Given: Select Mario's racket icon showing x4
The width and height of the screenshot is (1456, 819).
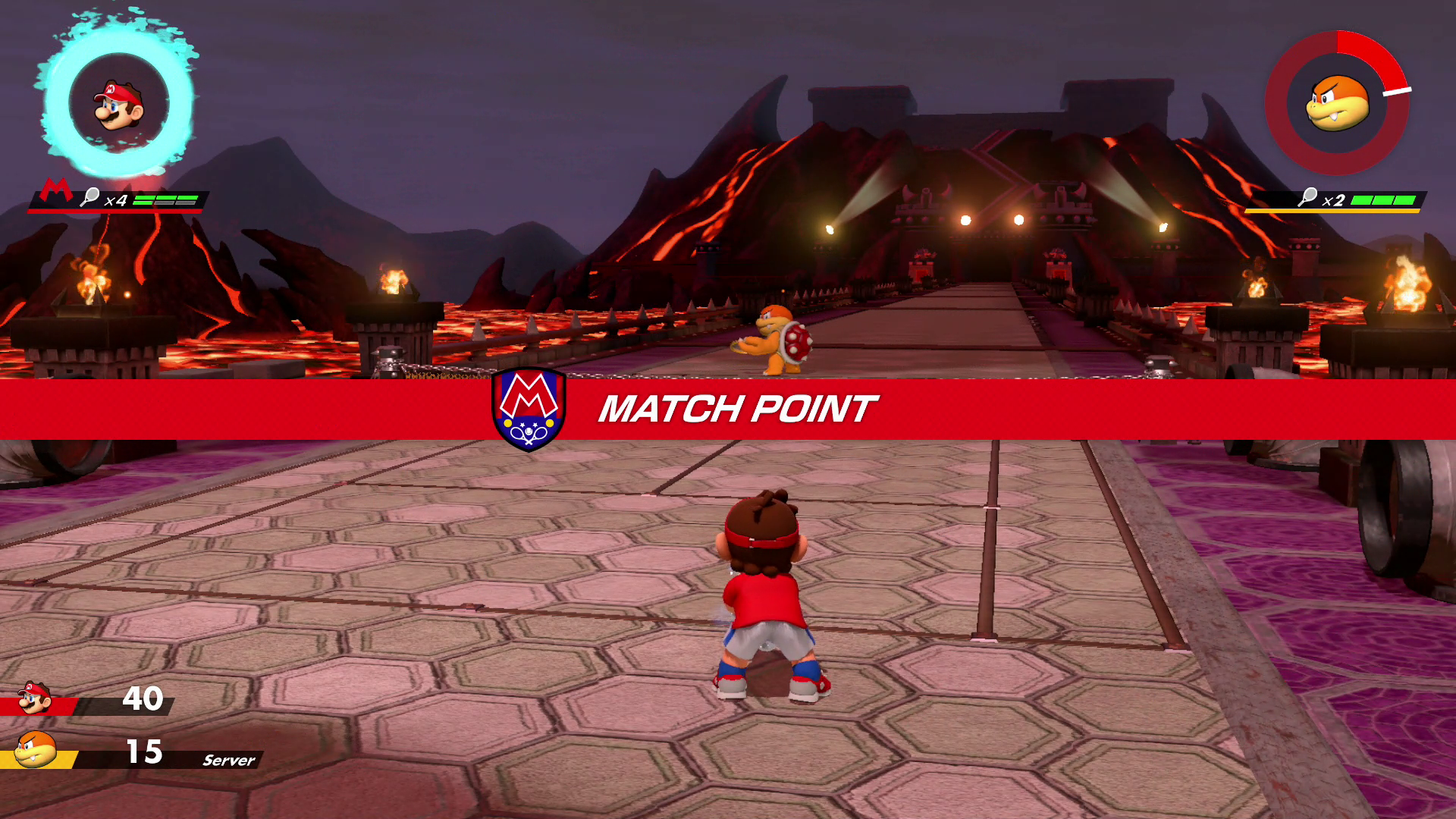Looking at the screenshot, I should click(90, 198).
